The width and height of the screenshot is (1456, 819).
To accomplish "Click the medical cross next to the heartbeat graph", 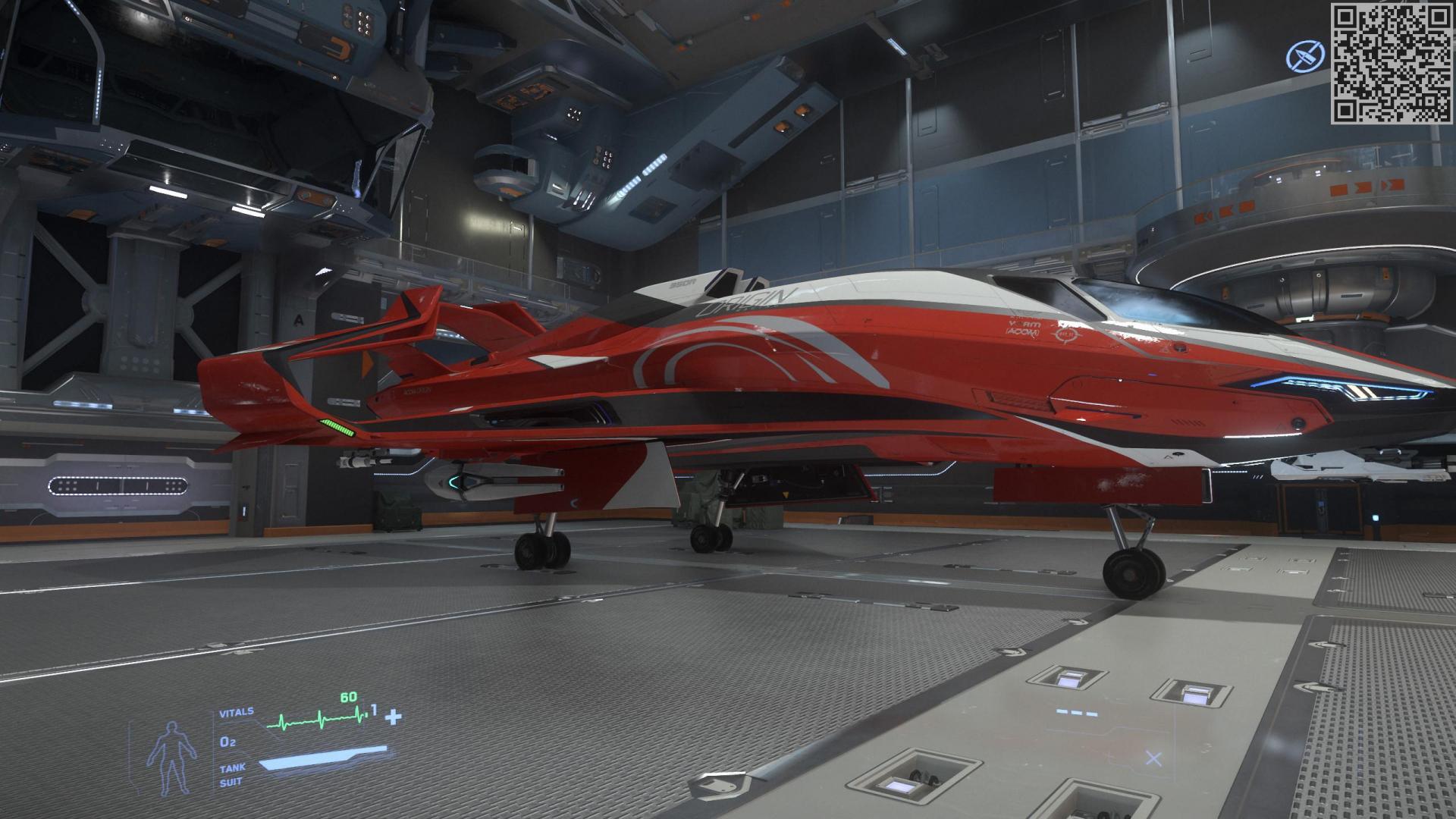I will point(393,717).
